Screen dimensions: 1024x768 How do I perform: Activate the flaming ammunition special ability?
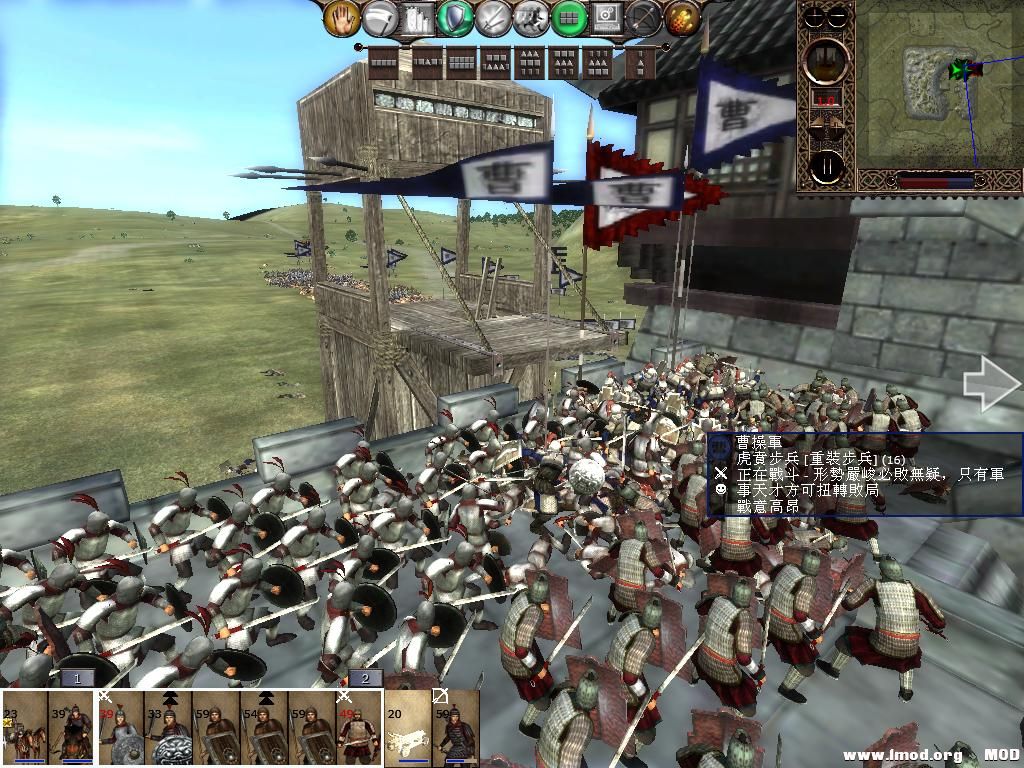(x=682, y=17)
